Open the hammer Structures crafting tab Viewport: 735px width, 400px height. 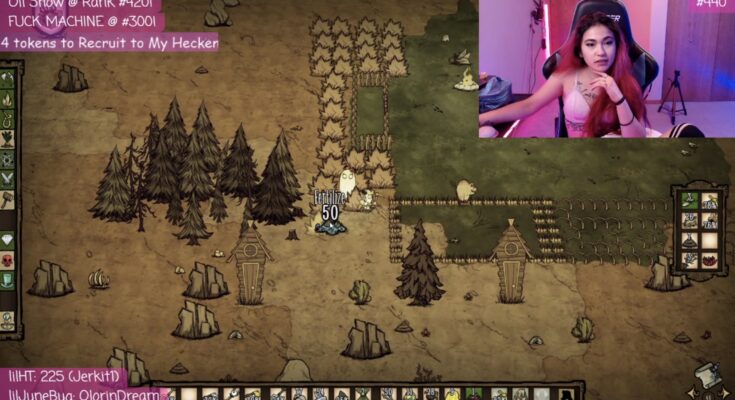8,200
